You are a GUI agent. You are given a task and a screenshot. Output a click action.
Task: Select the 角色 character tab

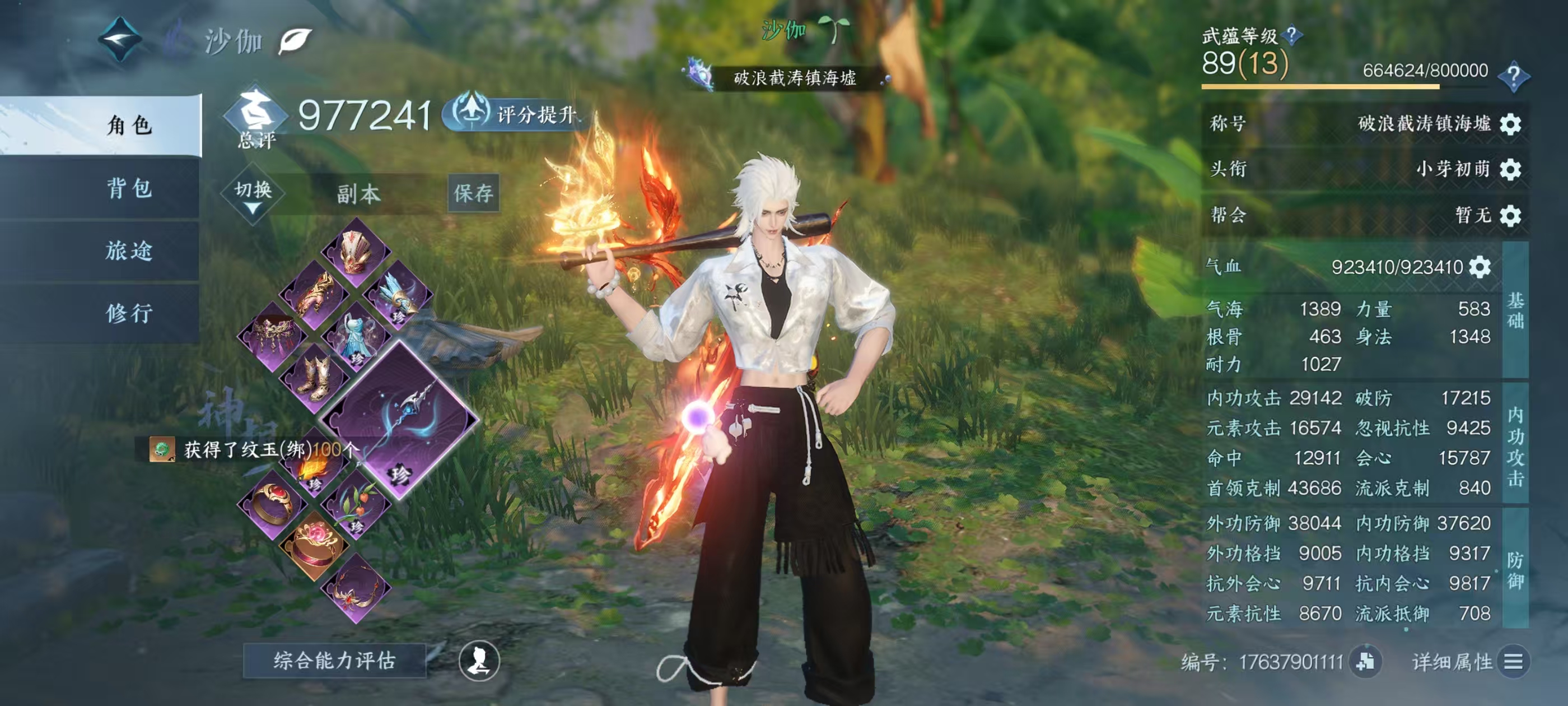click(129, 126)
